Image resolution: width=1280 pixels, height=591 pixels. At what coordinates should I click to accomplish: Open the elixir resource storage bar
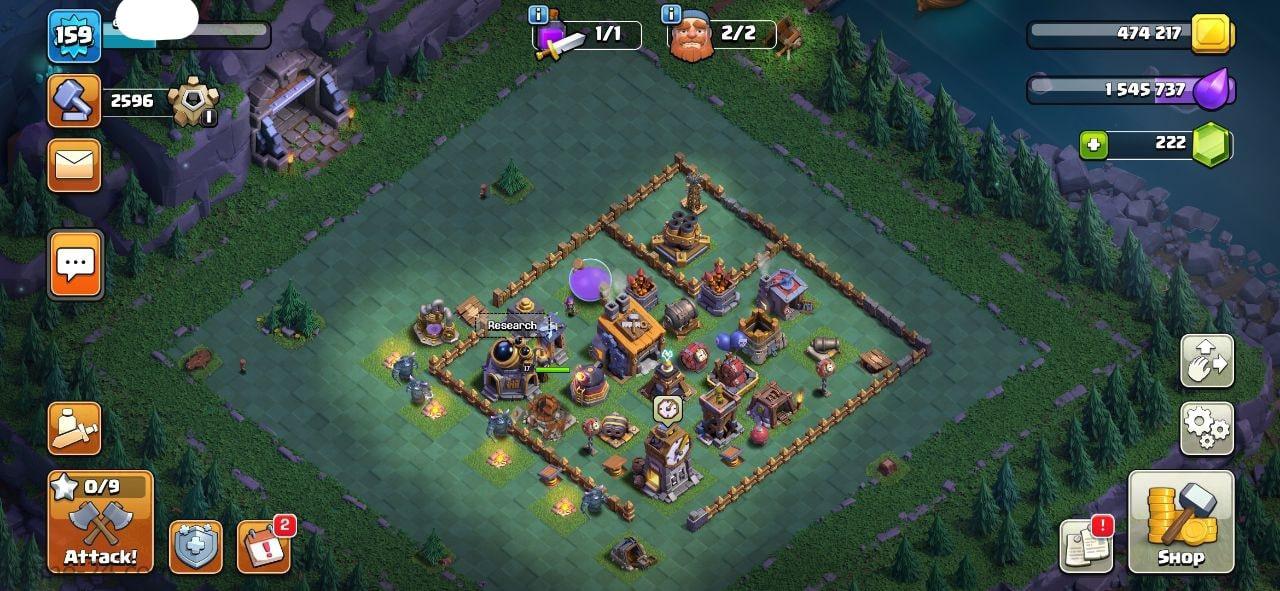(x=1130, y=90)
